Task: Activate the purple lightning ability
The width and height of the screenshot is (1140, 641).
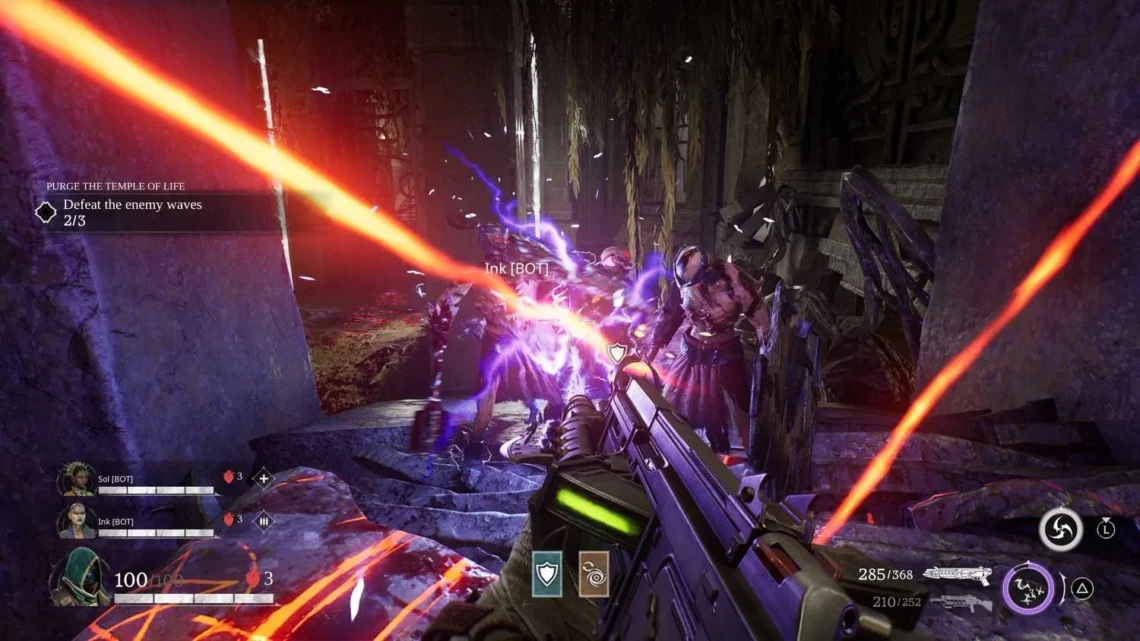Action: click(x=1028, y=588)
